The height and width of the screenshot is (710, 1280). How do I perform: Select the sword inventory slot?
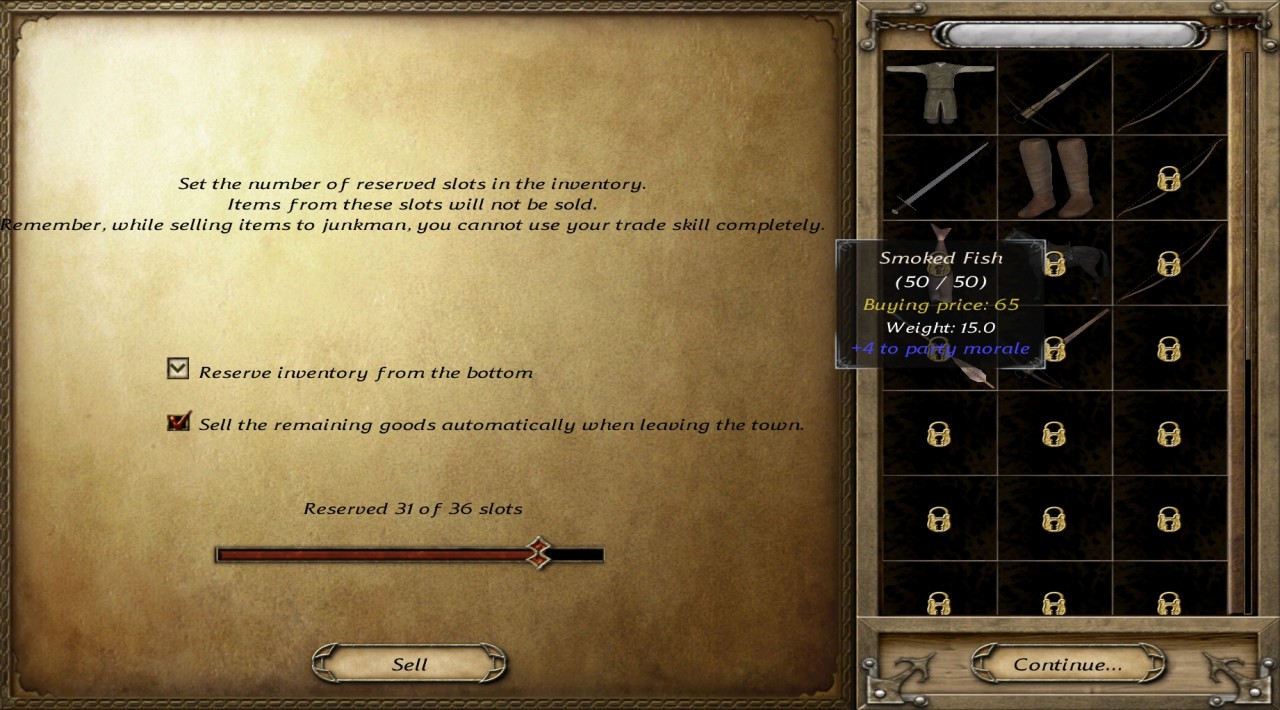(x=939, y=179)
